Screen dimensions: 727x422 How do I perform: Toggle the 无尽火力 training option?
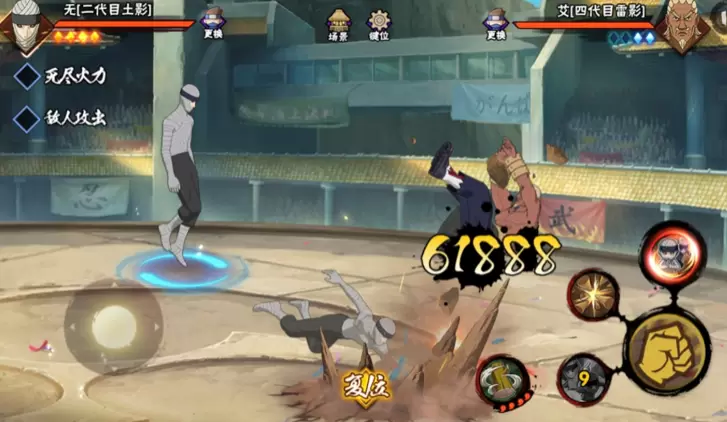click(x=27, y=76)
